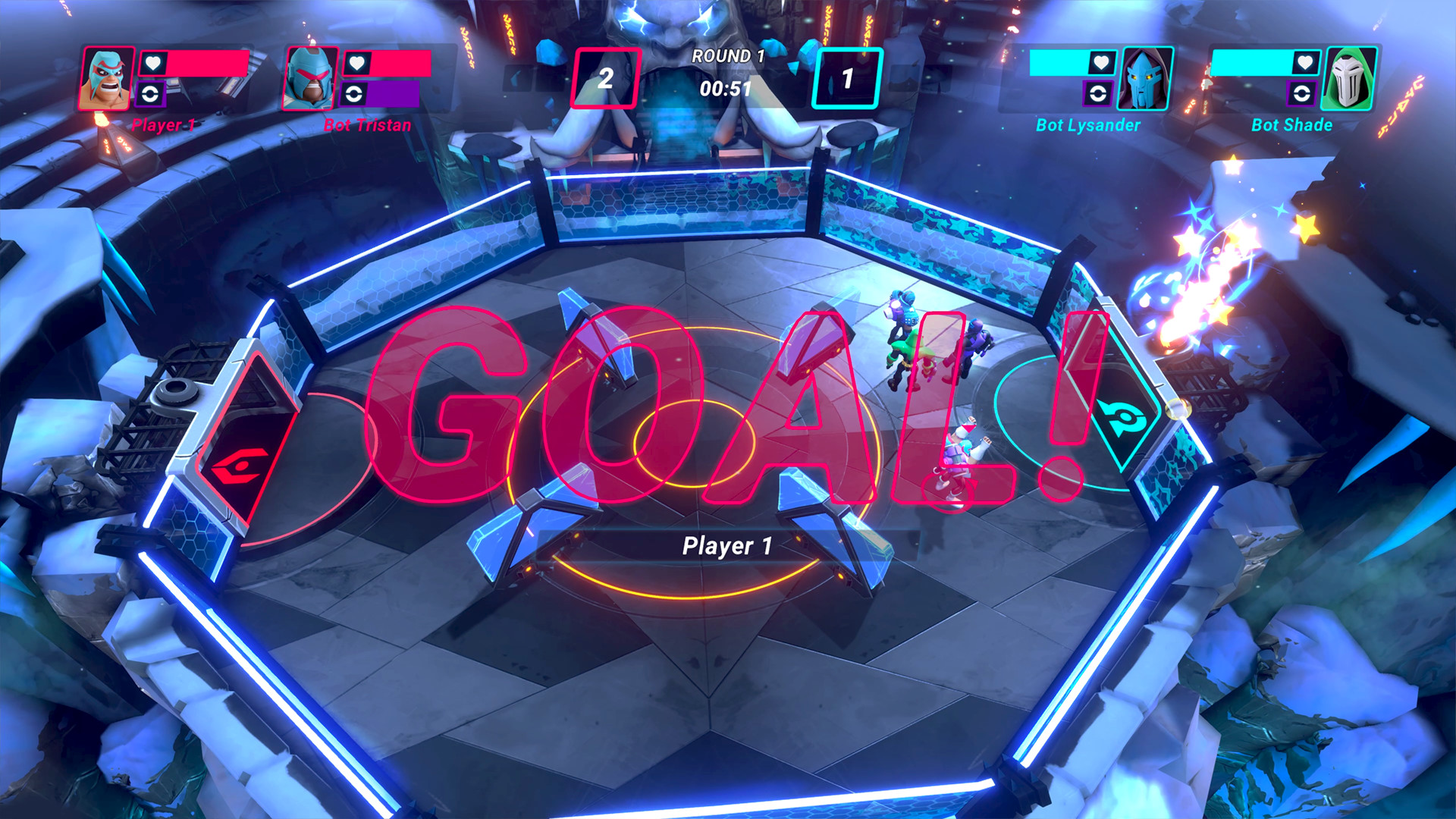The image size is (1456, 819).
Task: Expand the cyan team score panel showing 1
Action: (x=849, y=74)
